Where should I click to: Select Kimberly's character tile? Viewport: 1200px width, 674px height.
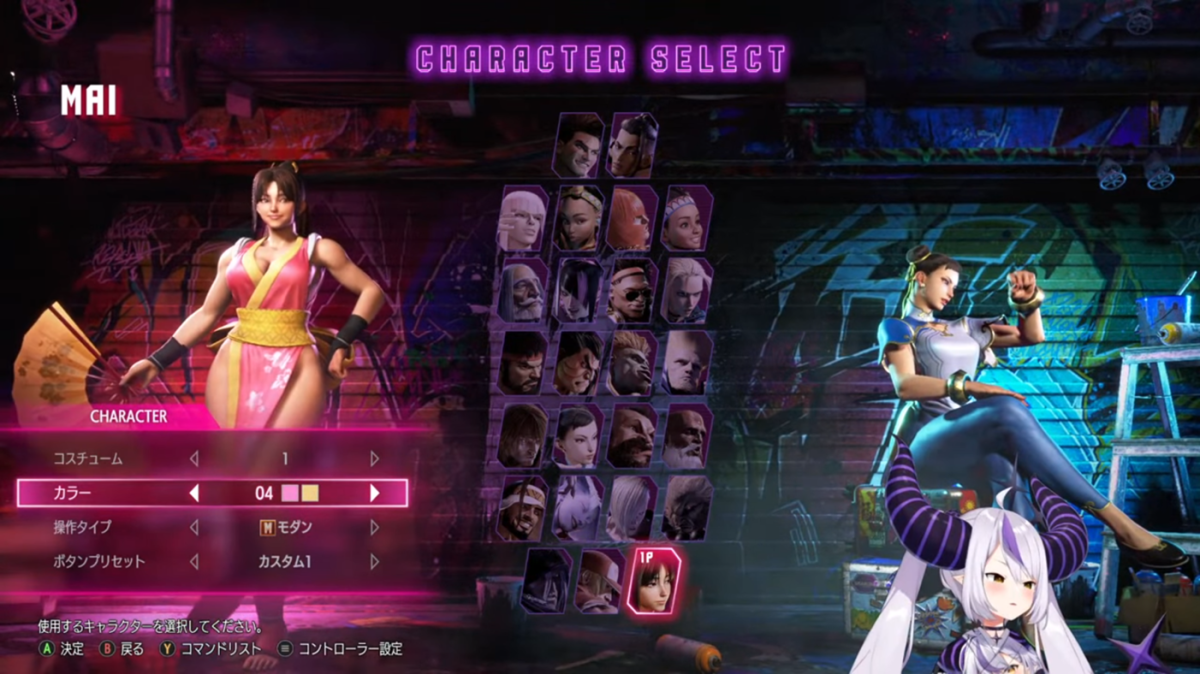click(x=578, y=219)
